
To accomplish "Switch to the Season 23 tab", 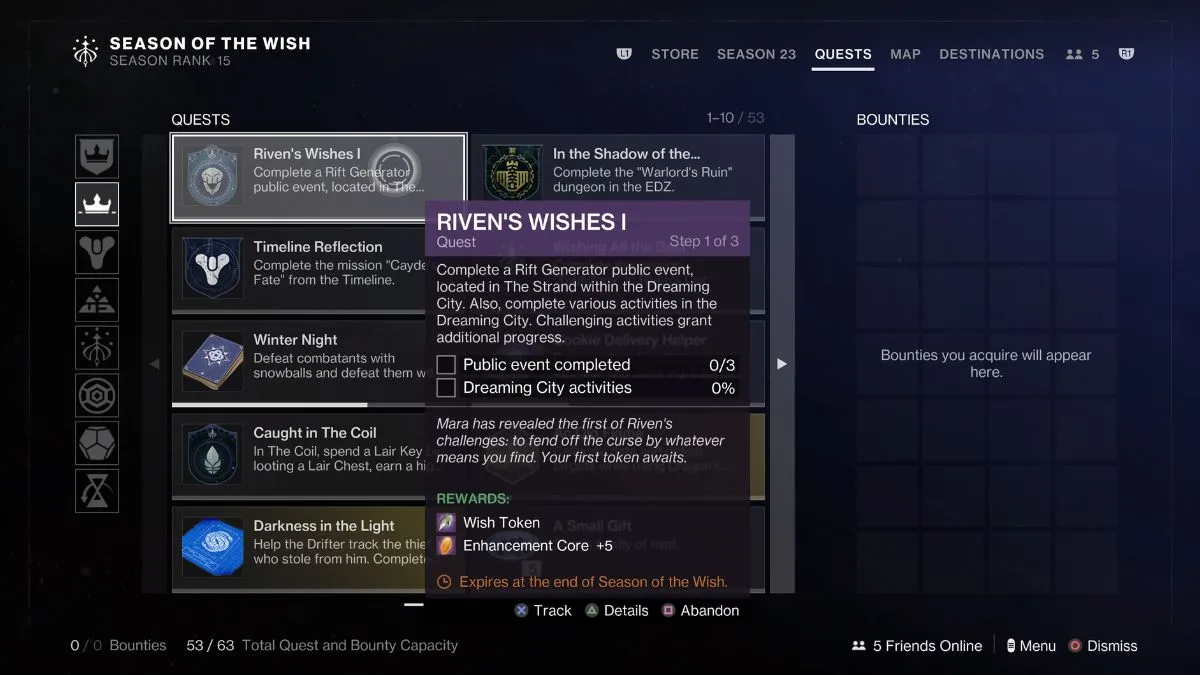I will [x=756, y=54].
